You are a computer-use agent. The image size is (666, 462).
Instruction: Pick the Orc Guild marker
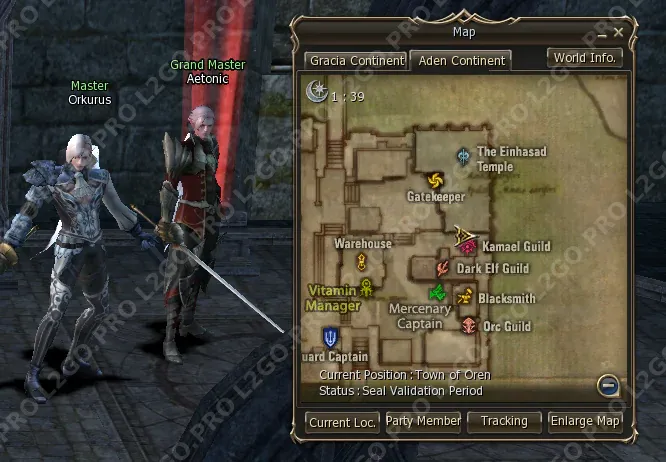pos(469,325)
